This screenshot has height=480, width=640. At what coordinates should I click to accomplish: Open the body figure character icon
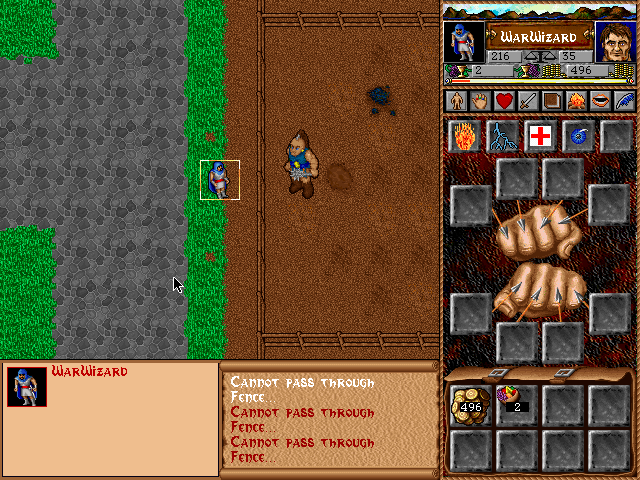(x=456, y=101)
